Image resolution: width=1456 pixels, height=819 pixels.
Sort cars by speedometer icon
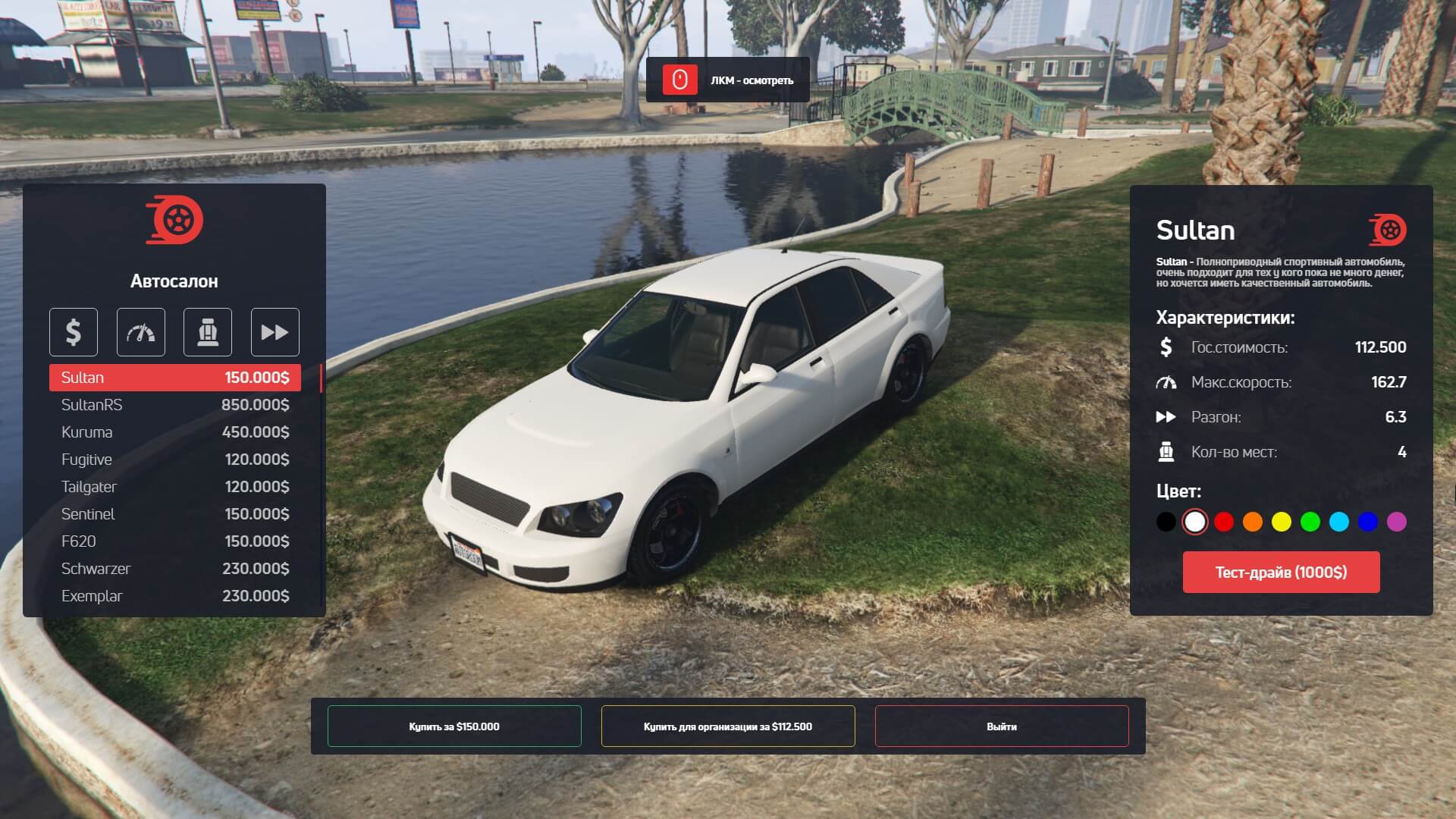tap(141, 332)
